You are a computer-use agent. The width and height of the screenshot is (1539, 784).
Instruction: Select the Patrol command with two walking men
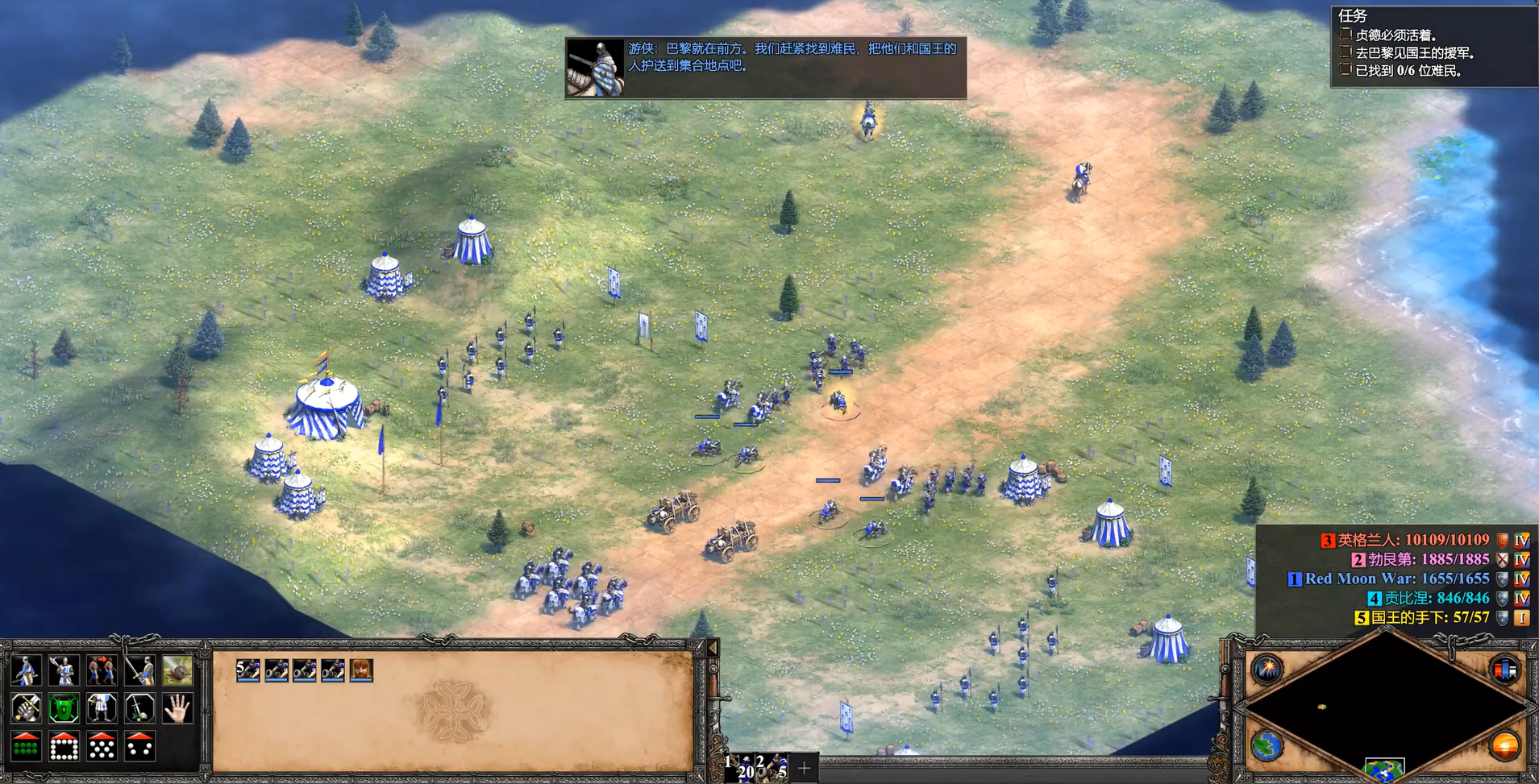102,670
